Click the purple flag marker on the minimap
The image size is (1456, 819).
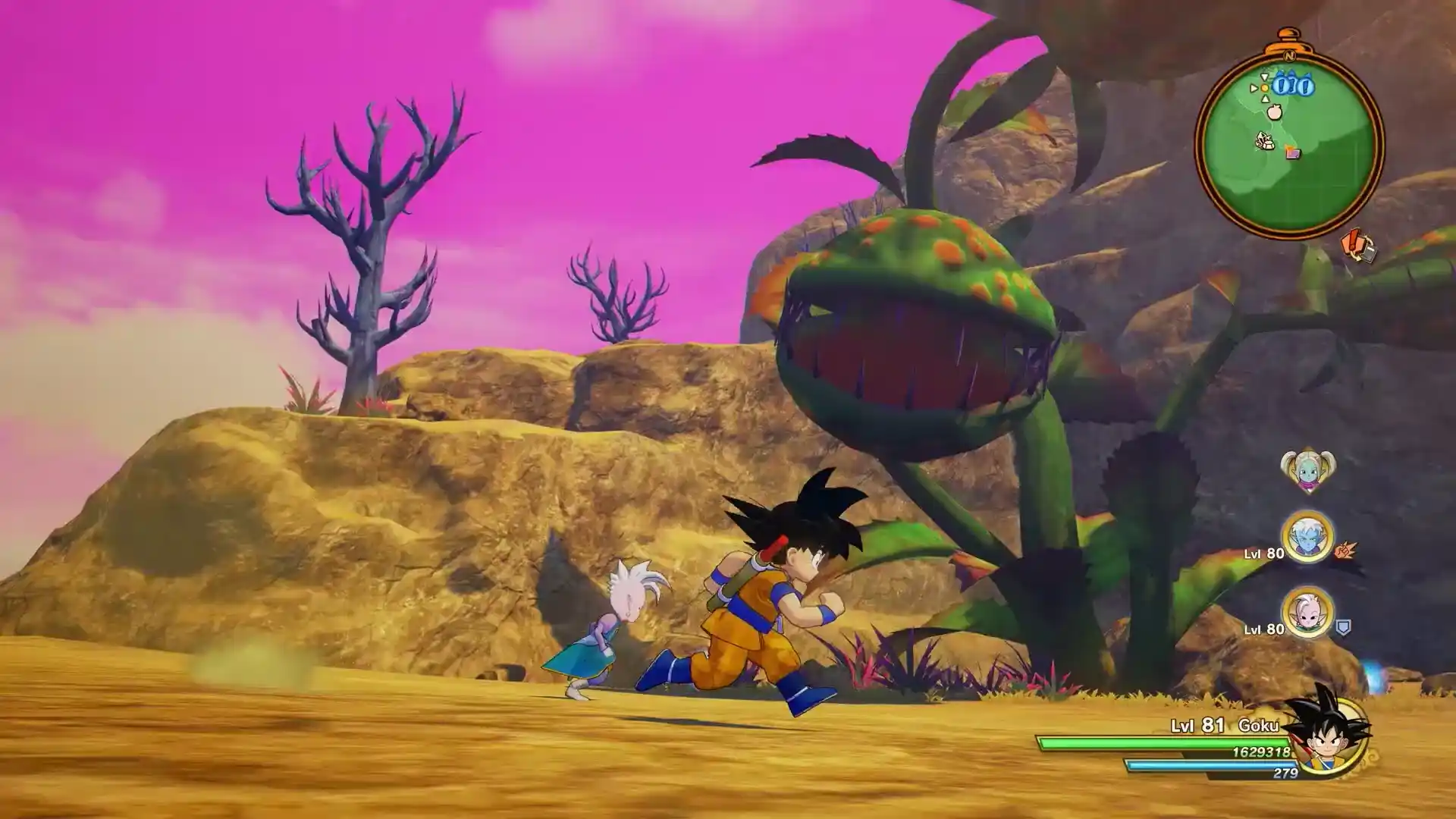pos(1293,152)
